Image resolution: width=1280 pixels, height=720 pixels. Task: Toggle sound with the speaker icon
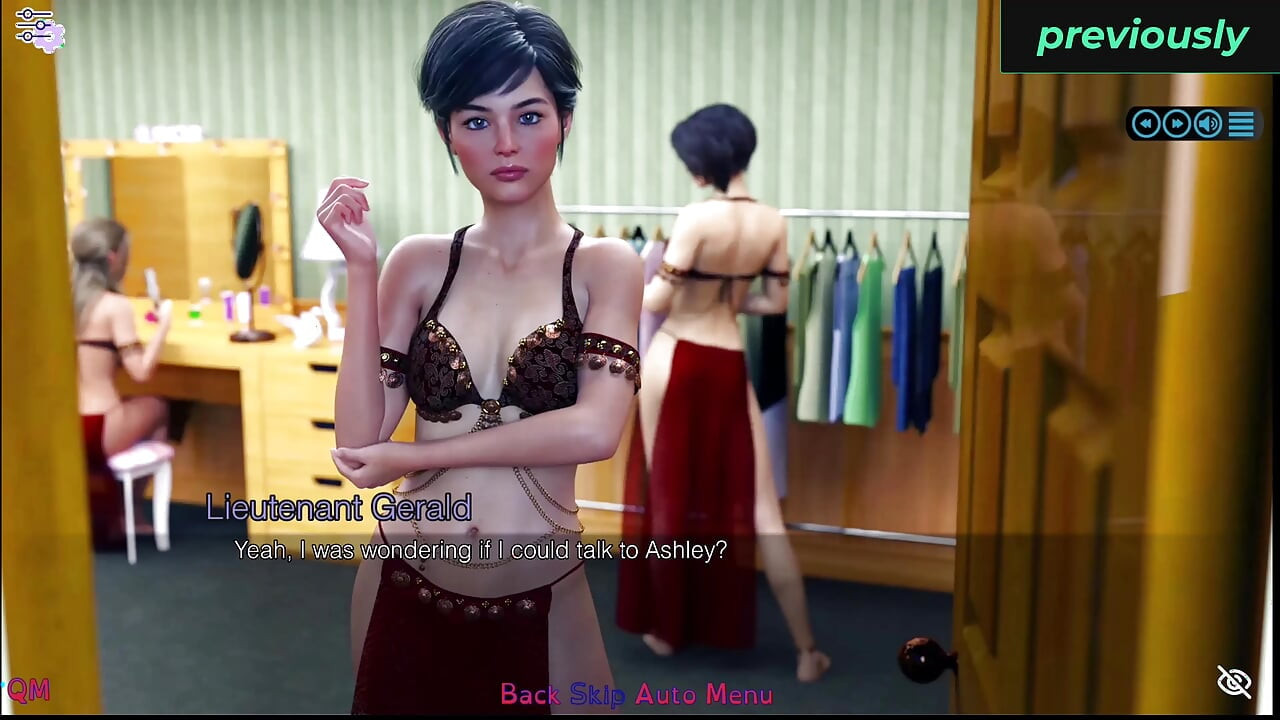[1208, 123]
